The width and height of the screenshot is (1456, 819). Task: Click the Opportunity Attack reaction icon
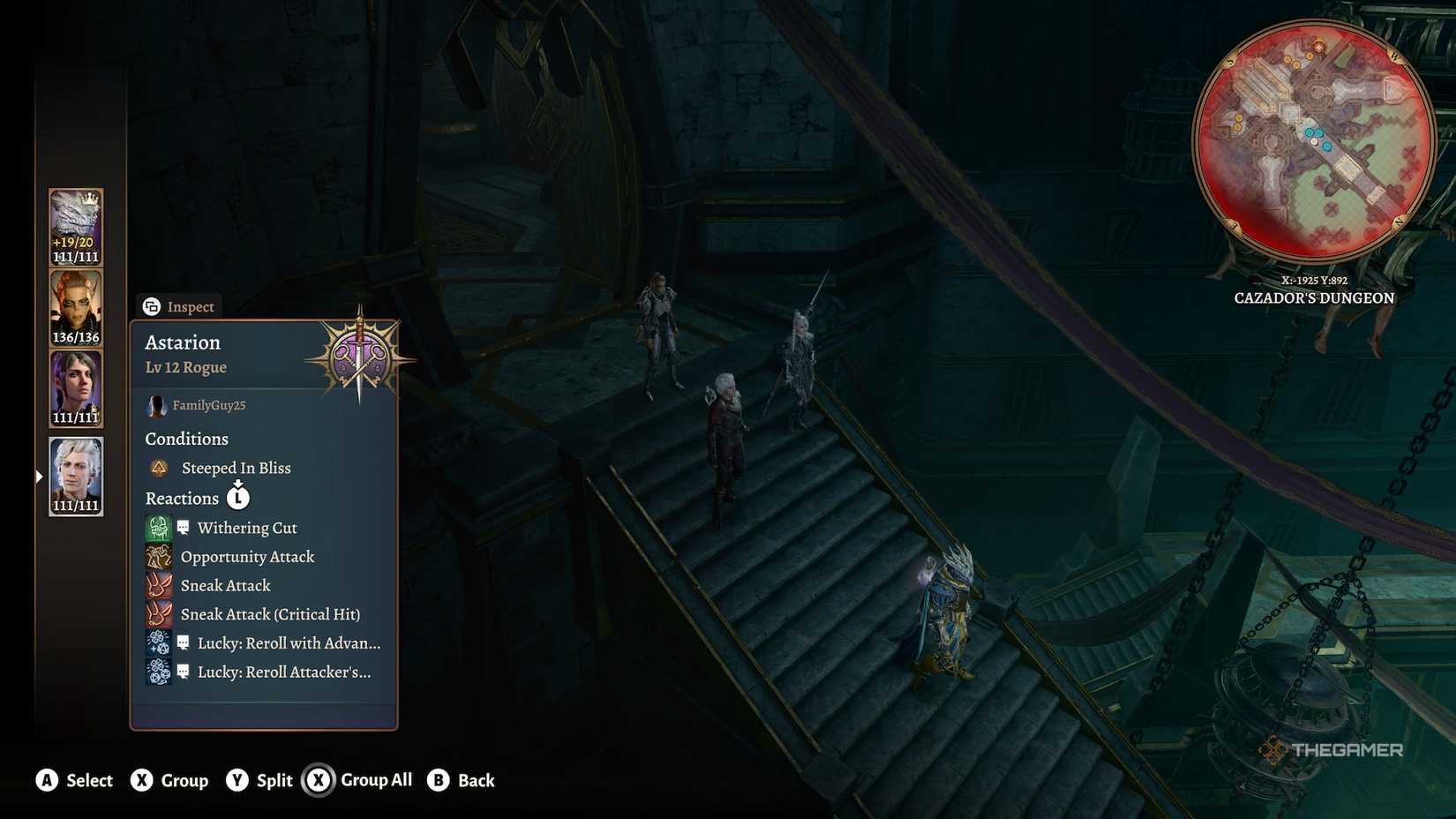pos(159,556)
